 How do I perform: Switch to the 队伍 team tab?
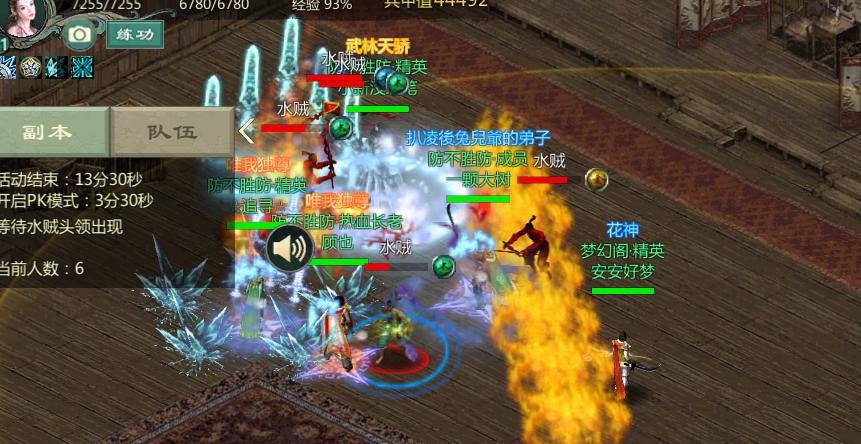172,131
